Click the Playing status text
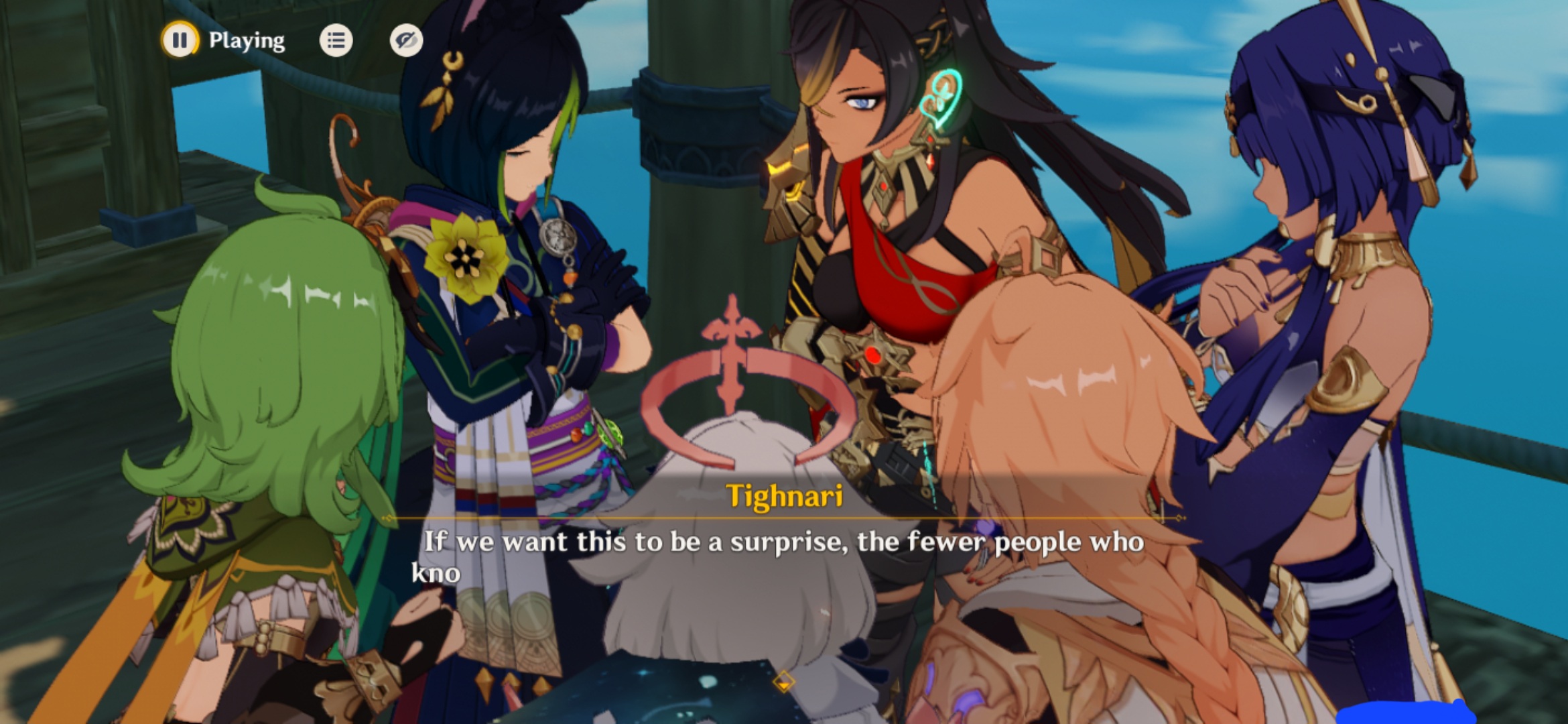 [x=245, y=41]
